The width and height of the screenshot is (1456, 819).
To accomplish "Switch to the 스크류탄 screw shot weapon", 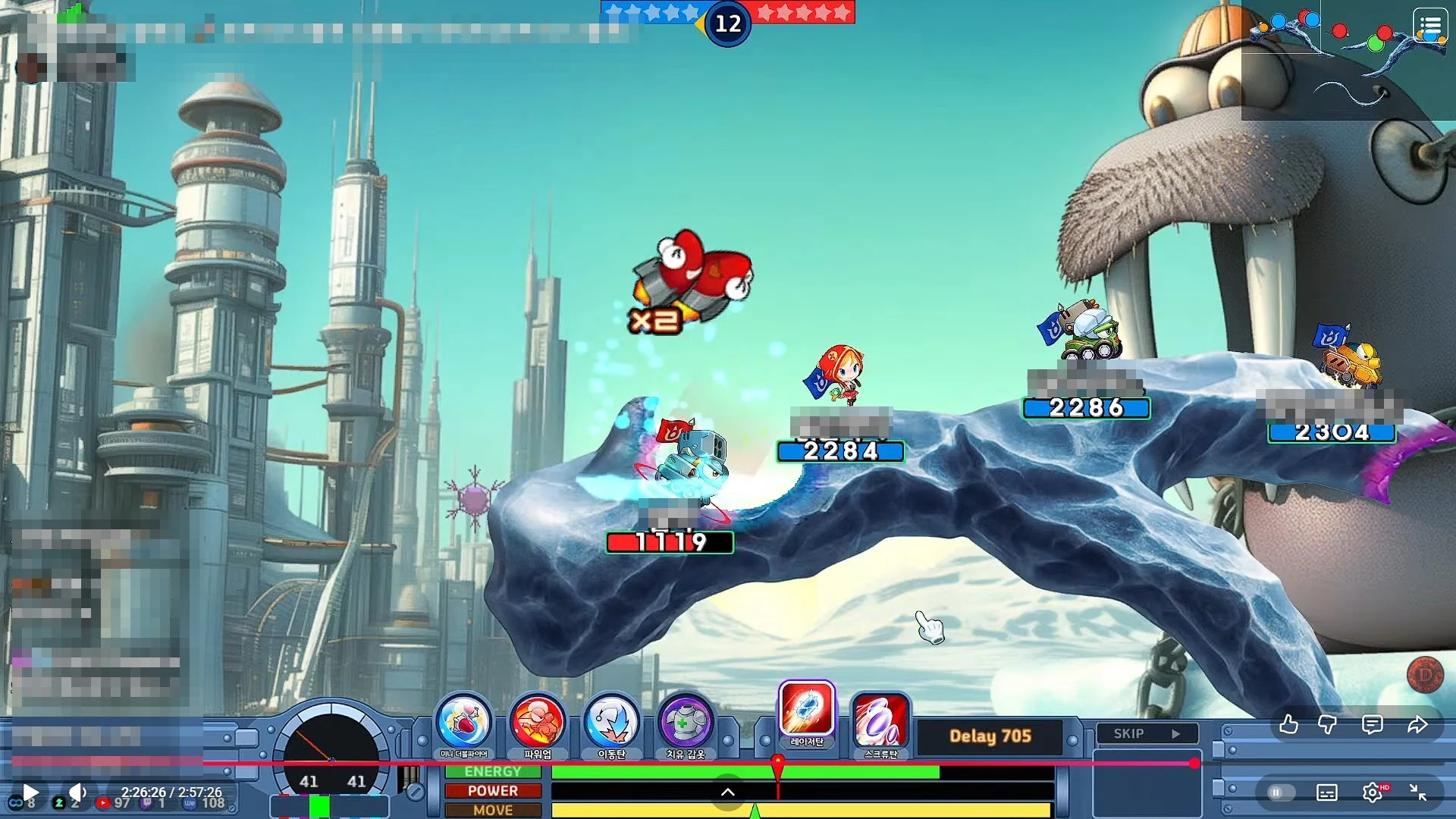I will coord(880,721).
